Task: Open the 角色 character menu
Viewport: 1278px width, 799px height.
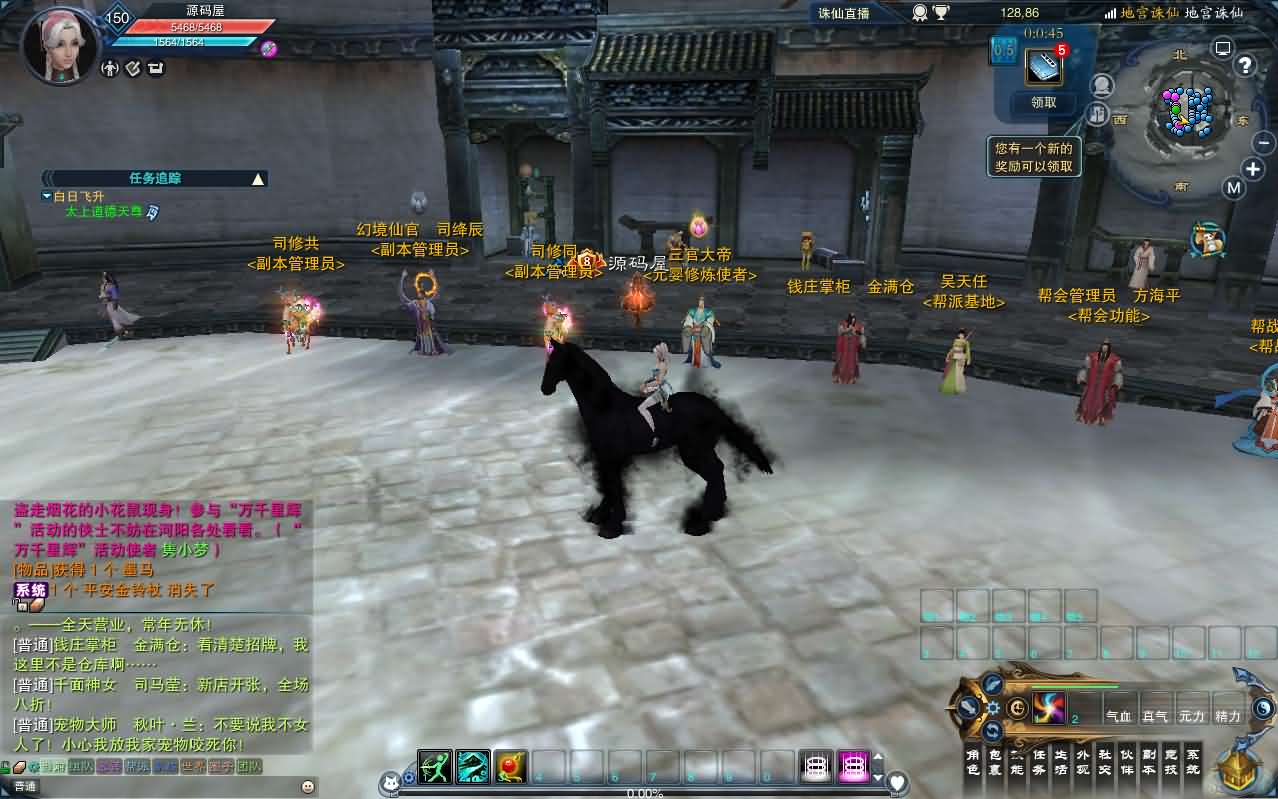Action: [x=972, y=762]
